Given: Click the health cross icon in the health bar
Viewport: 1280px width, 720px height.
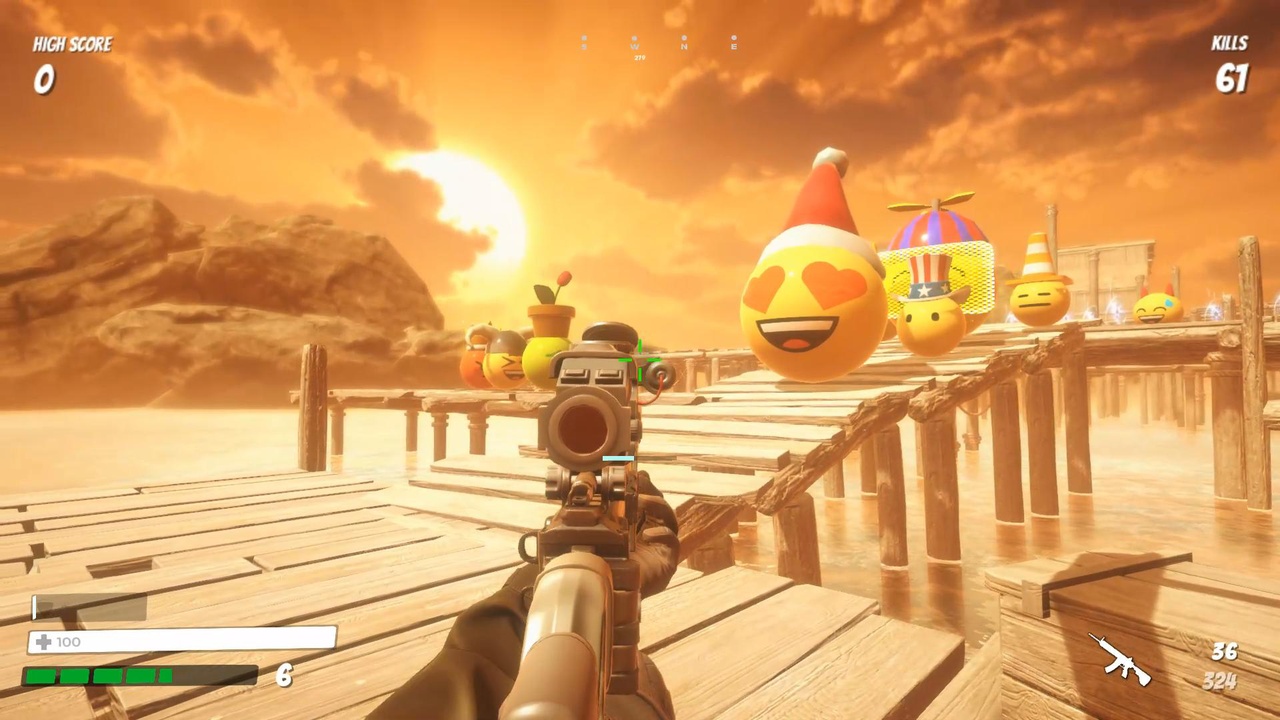Looking at the screenshot, I should click(42, 641).
